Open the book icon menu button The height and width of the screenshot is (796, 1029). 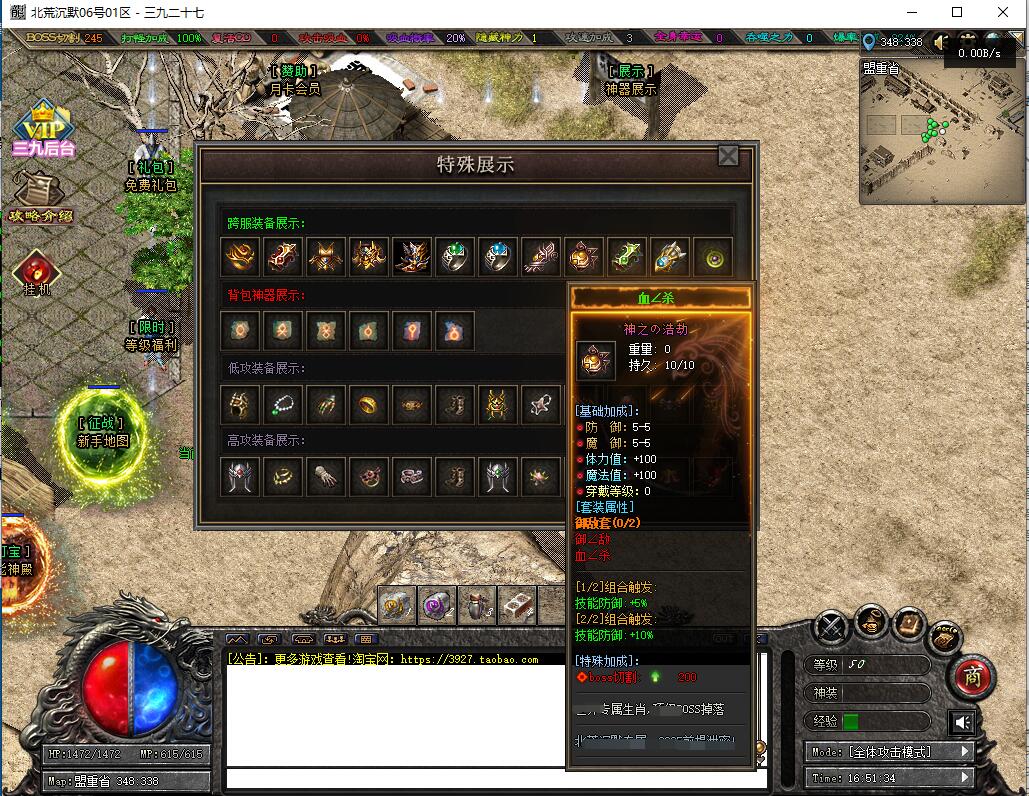[x=908, y=623]
